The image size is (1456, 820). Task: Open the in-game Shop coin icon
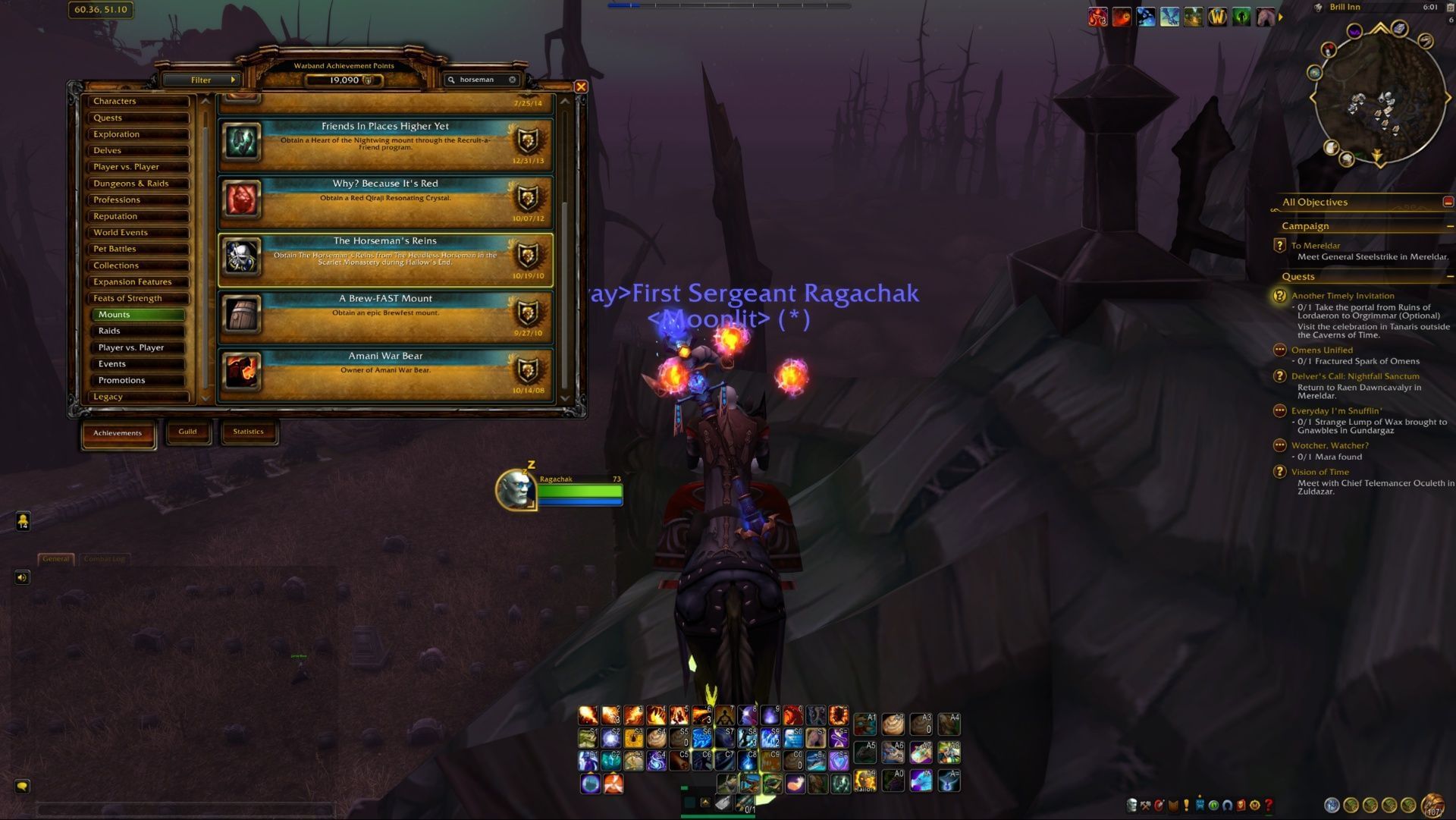point(1255,804)
